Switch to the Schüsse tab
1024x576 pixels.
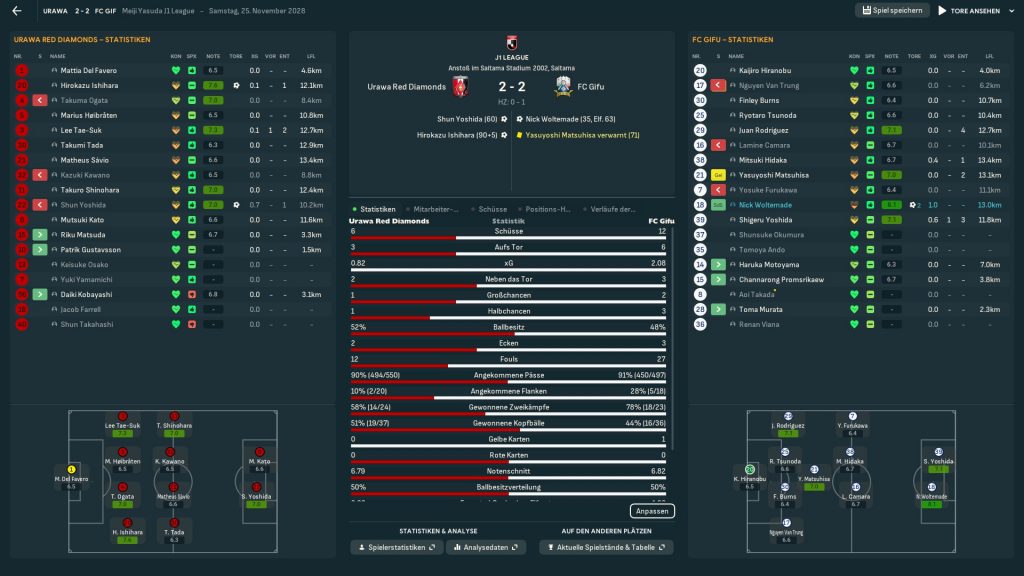coord(493,209)
